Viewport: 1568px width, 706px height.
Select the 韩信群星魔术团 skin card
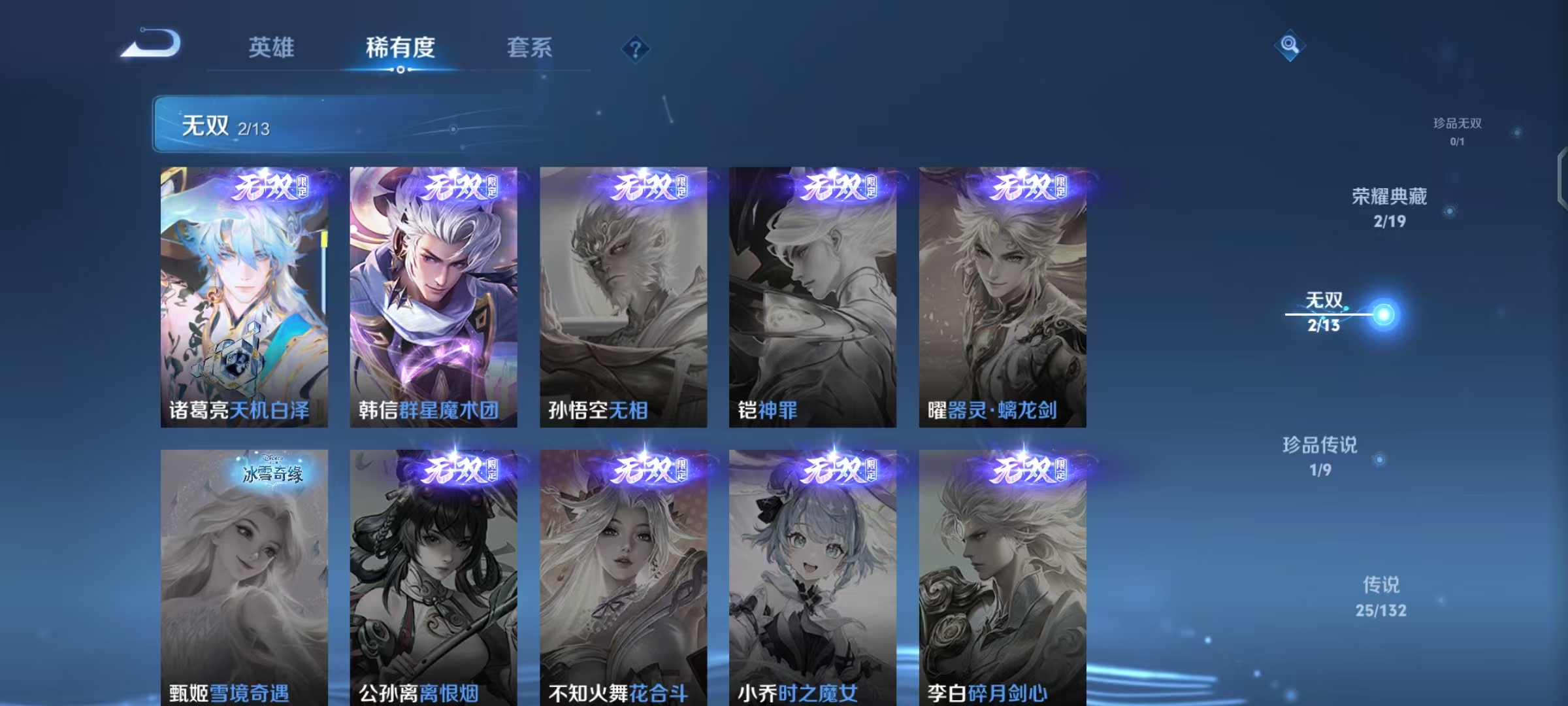click(x=433, y=294)
